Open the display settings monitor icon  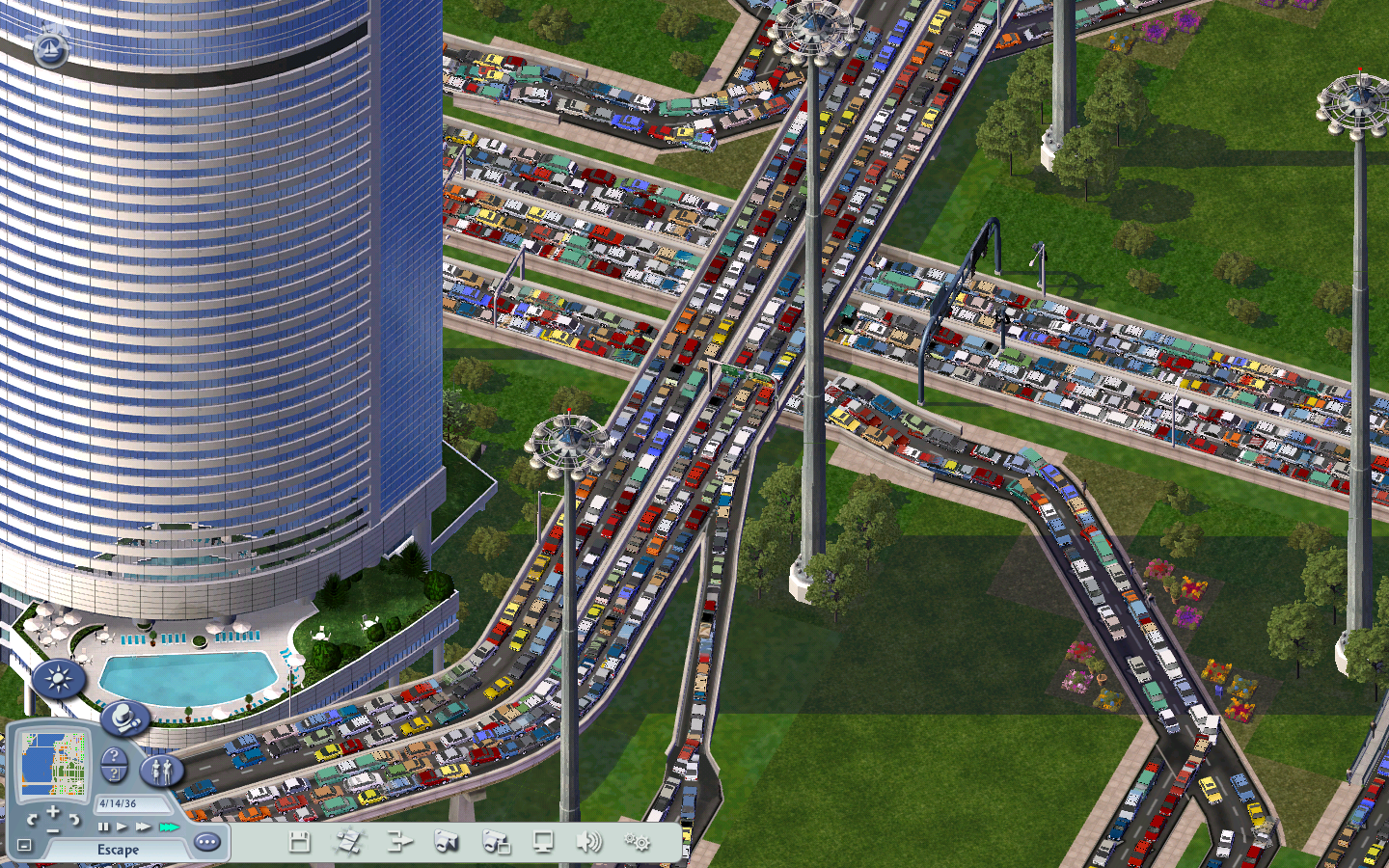pyautogui.click(x=543, y=842)
